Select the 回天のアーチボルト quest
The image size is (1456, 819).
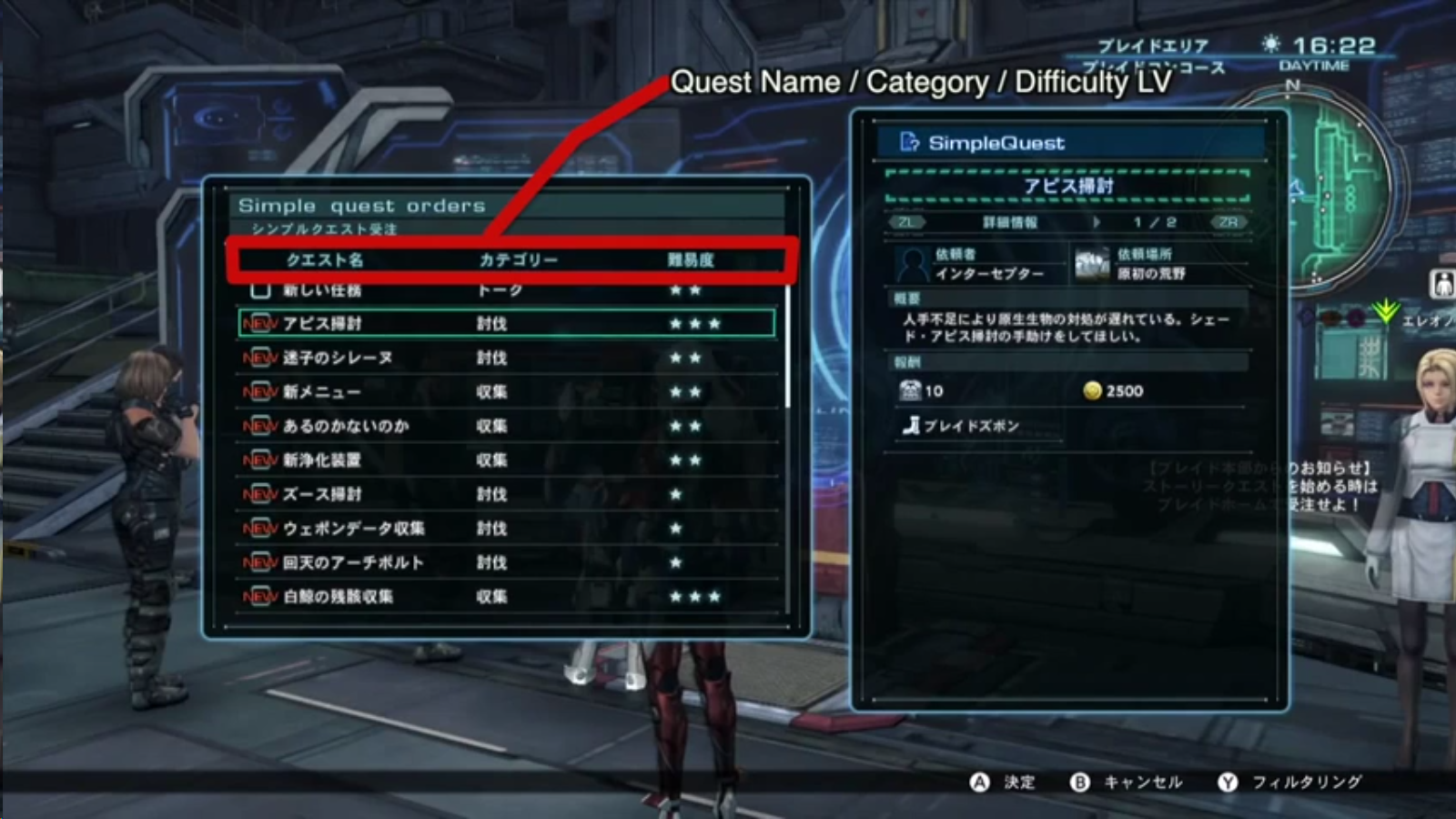pyautogui.click(x=353, y=562)
